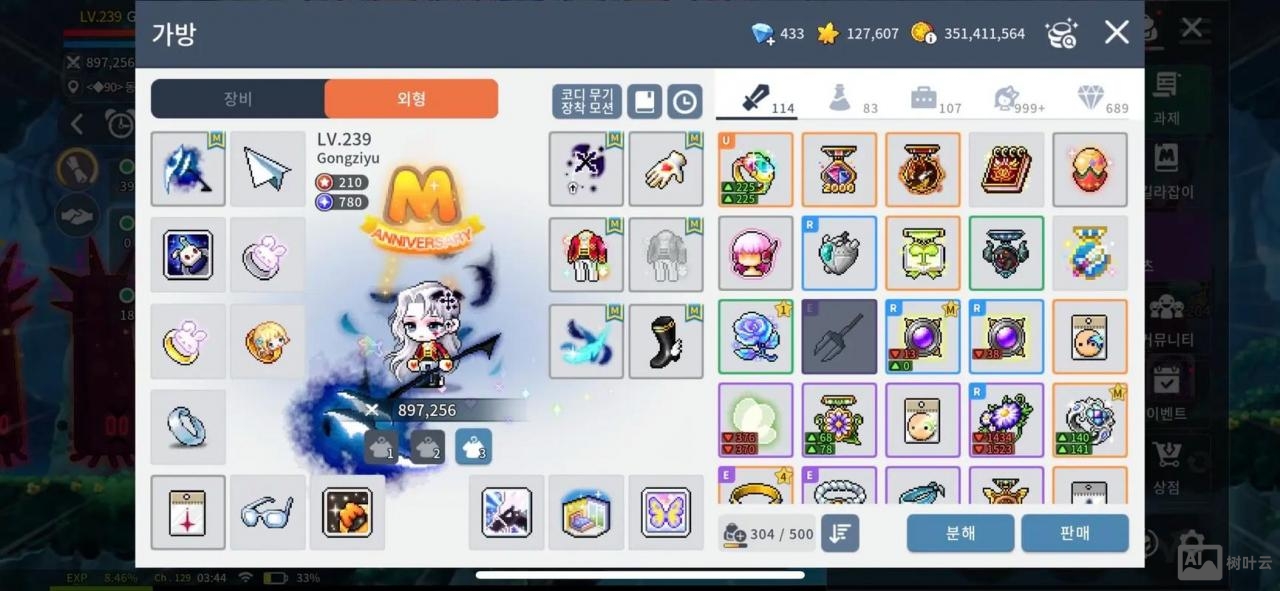1280x591 pixels.
Task: Close the 가방 inventory window
Action: pos(1116,33)
